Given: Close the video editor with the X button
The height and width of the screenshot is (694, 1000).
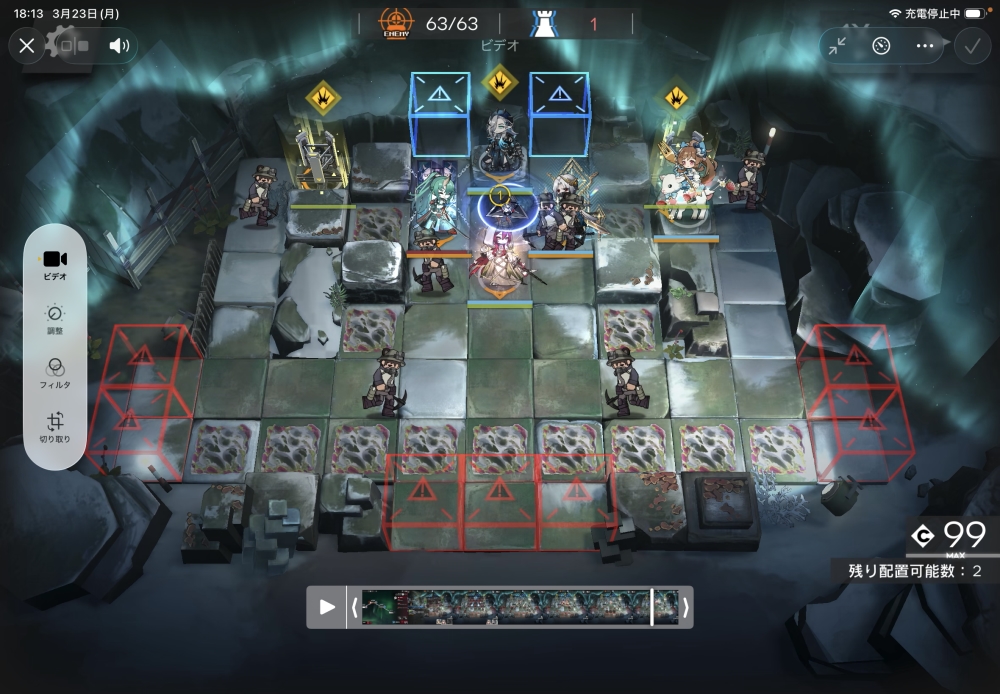Looking at the screenshot, I should click(27, 45).
